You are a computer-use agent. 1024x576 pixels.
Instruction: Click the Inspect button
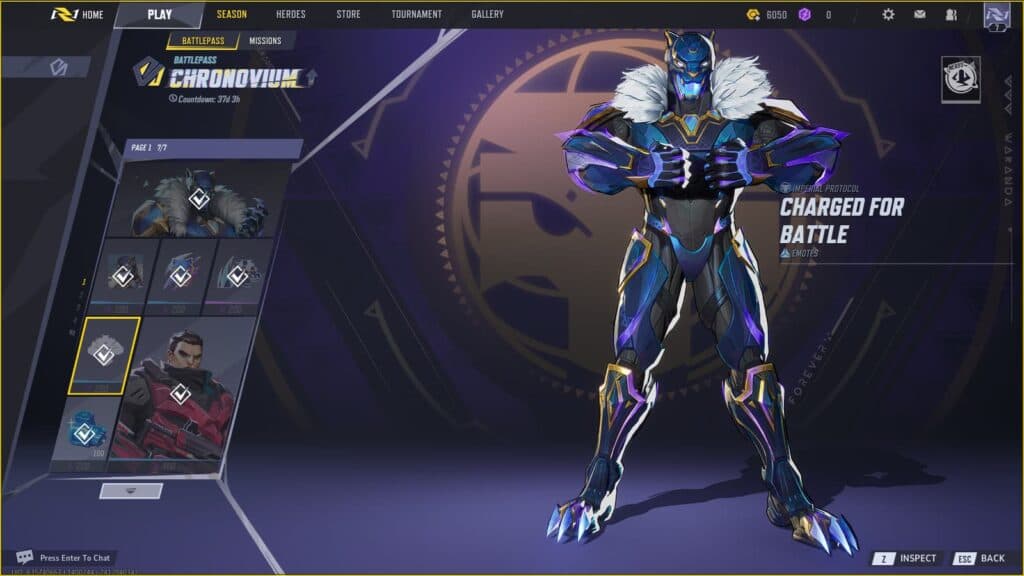908,558
